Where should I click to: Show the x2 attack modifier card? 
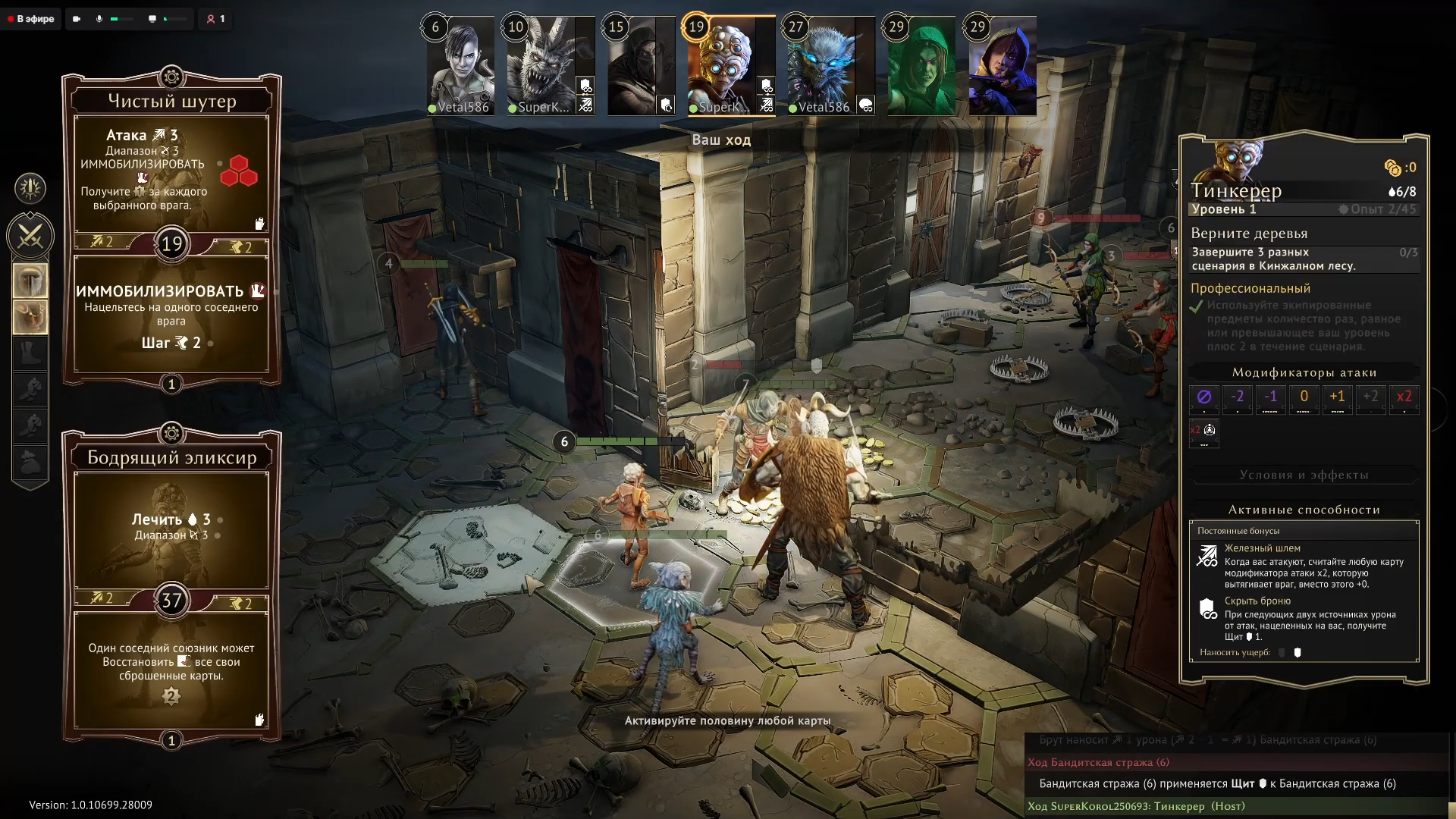1404,397
